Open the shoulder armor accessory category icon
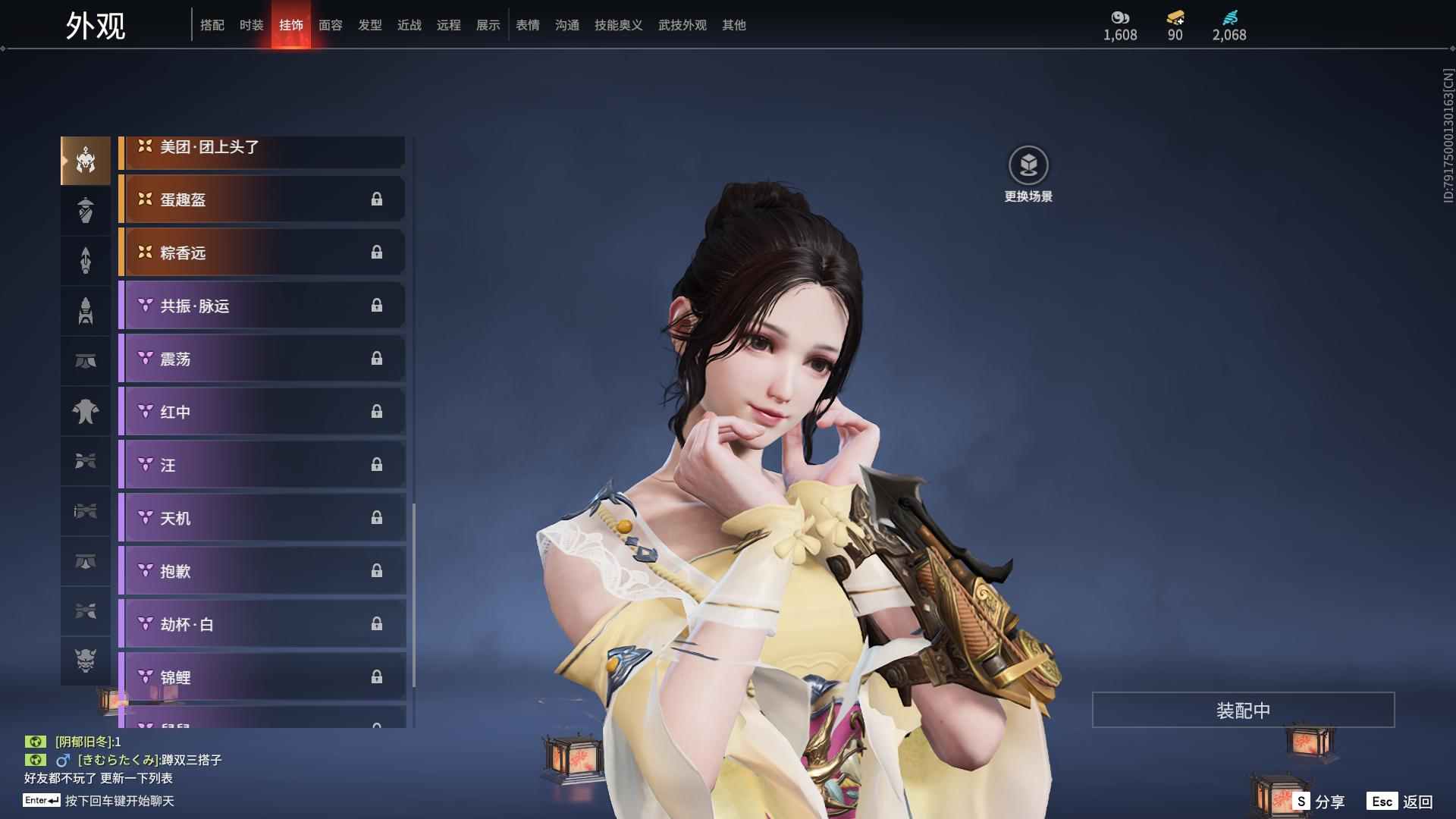The image size is (1456, 819). pos(86,460)
